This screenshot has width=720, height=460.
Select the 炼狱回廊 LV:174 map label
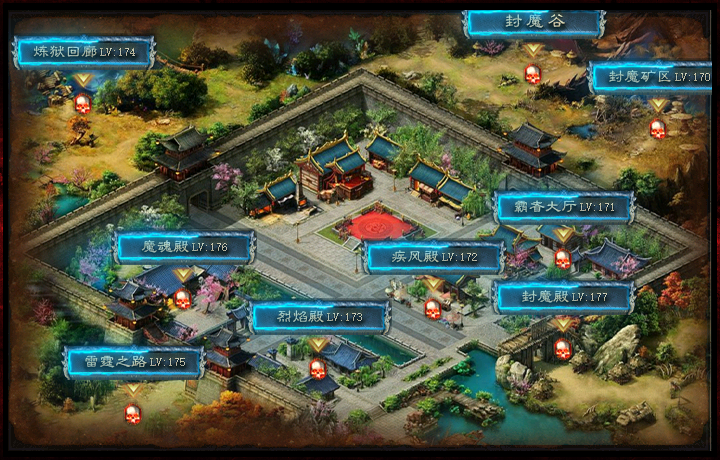(x=84, y=51)
